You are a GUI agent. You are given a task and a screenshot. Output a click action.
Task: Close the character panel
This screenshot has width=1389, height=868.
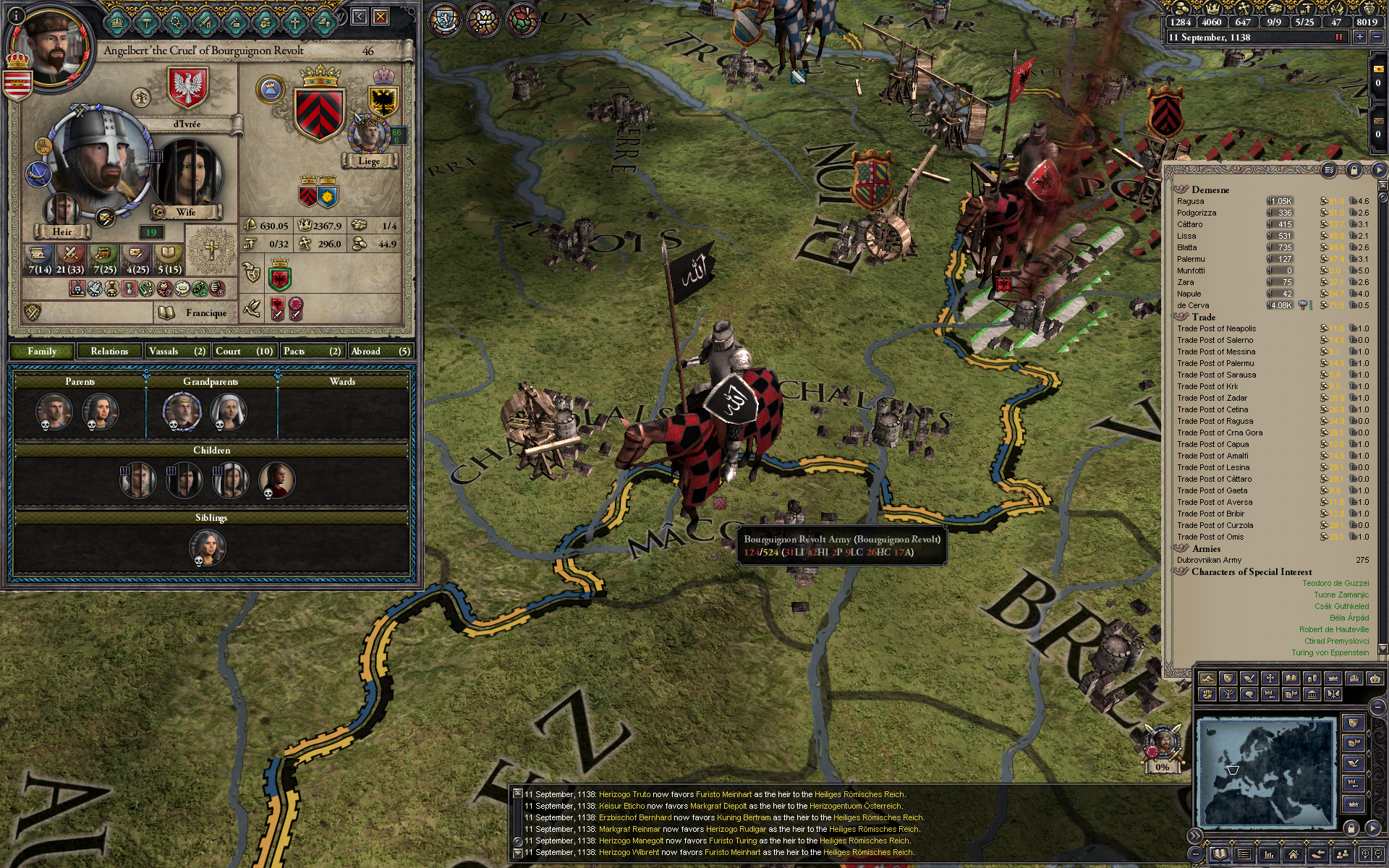tap(381, 17)
